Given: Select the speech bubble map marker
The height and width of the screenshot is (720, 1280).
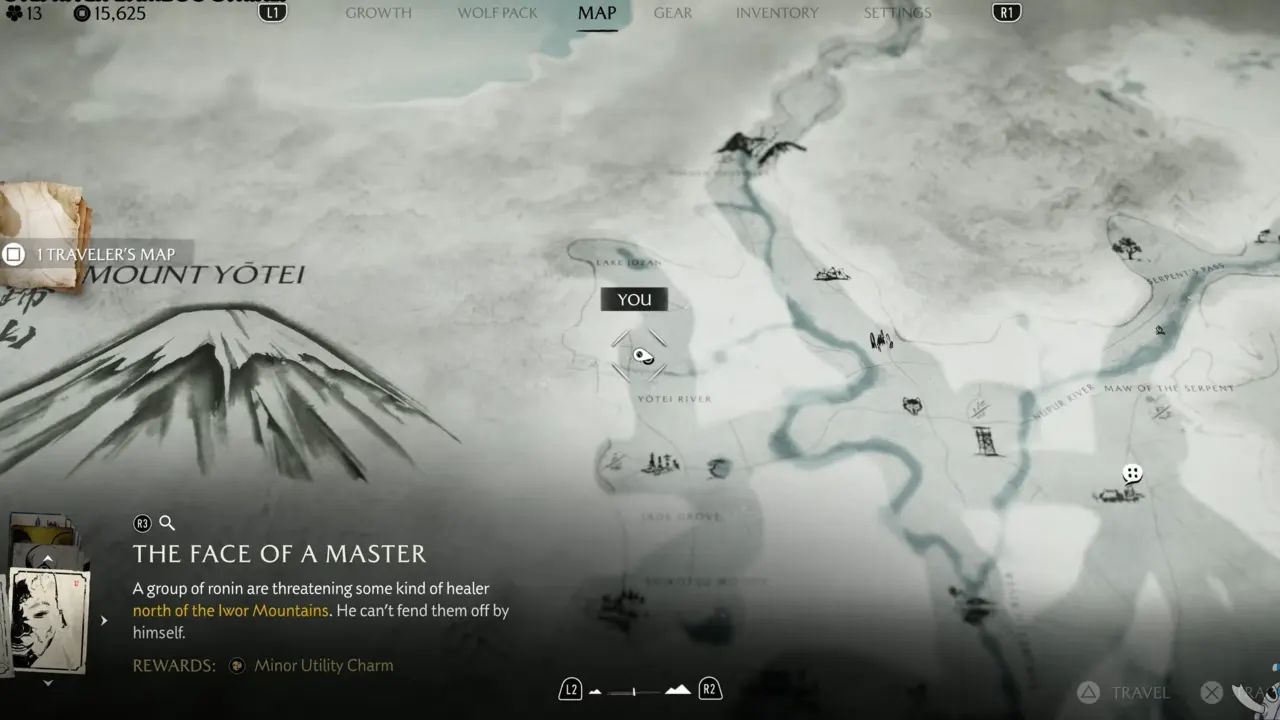Looking at the screenshot, I should [x=1132, y=473].
